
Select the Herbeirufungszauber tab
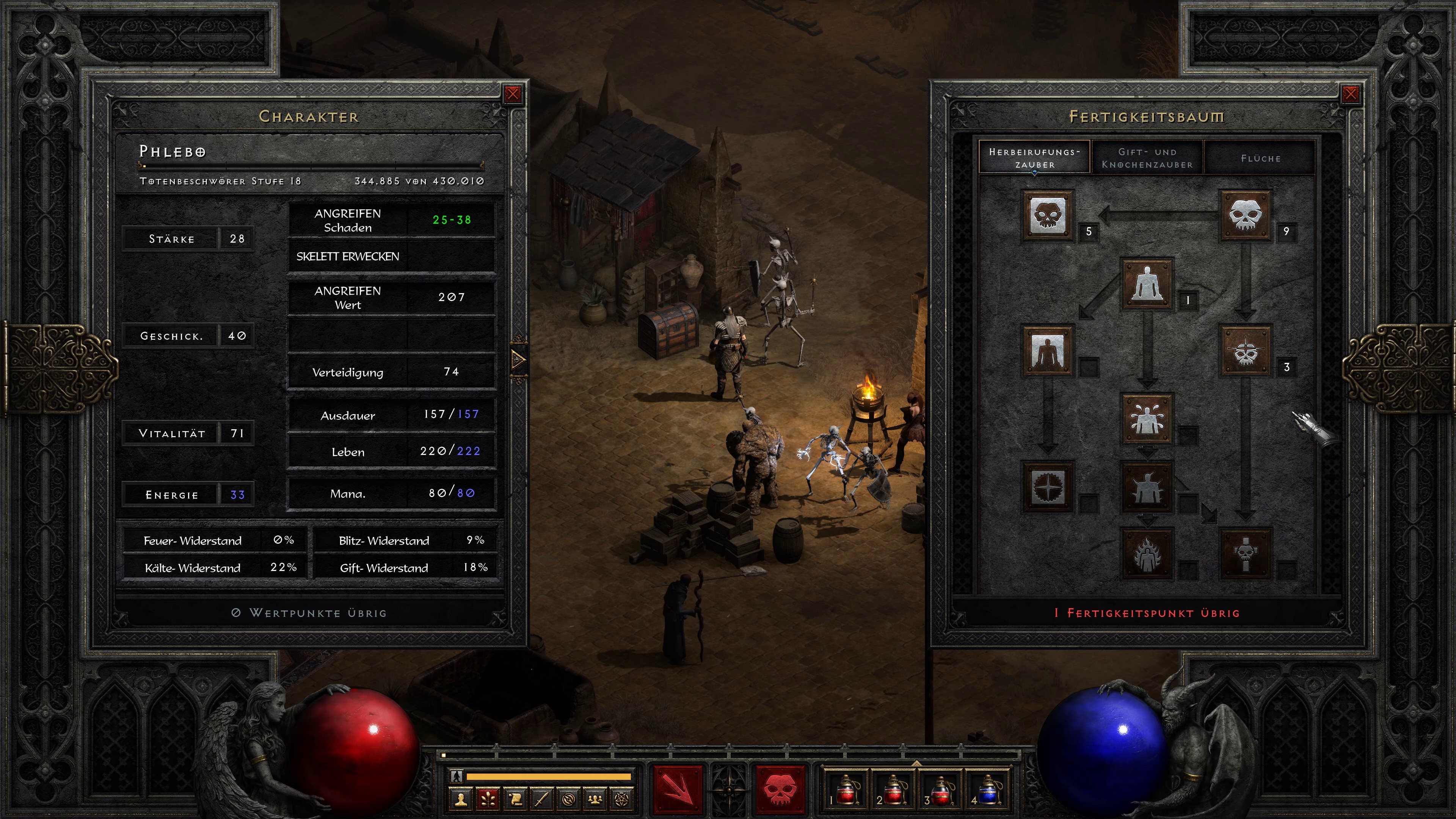(x=1034, y=158)
